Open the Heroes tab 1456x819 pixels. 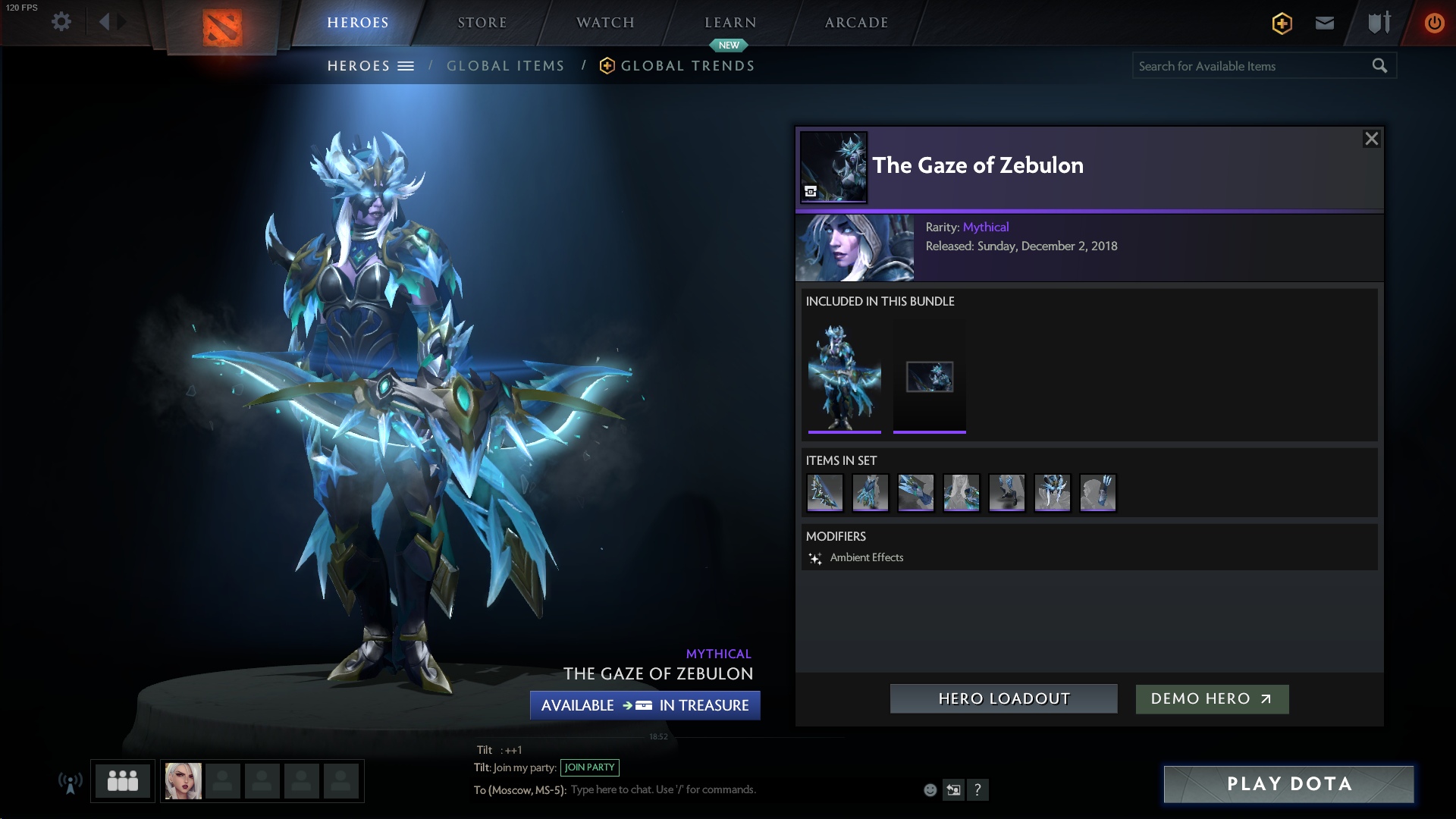tap(357, 23)
